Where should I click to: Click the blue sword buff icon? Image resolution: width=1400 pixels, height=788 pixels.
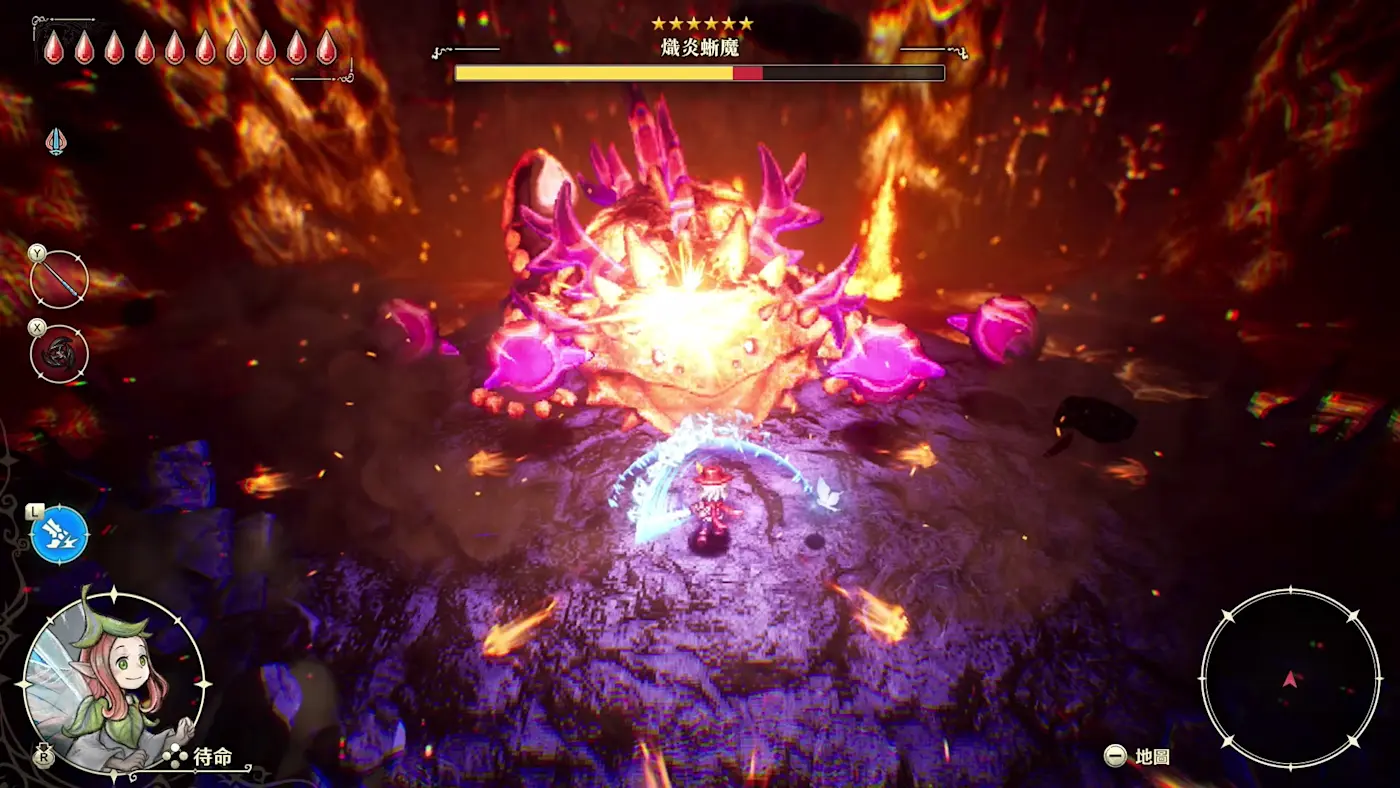click(x=57, y=141)
